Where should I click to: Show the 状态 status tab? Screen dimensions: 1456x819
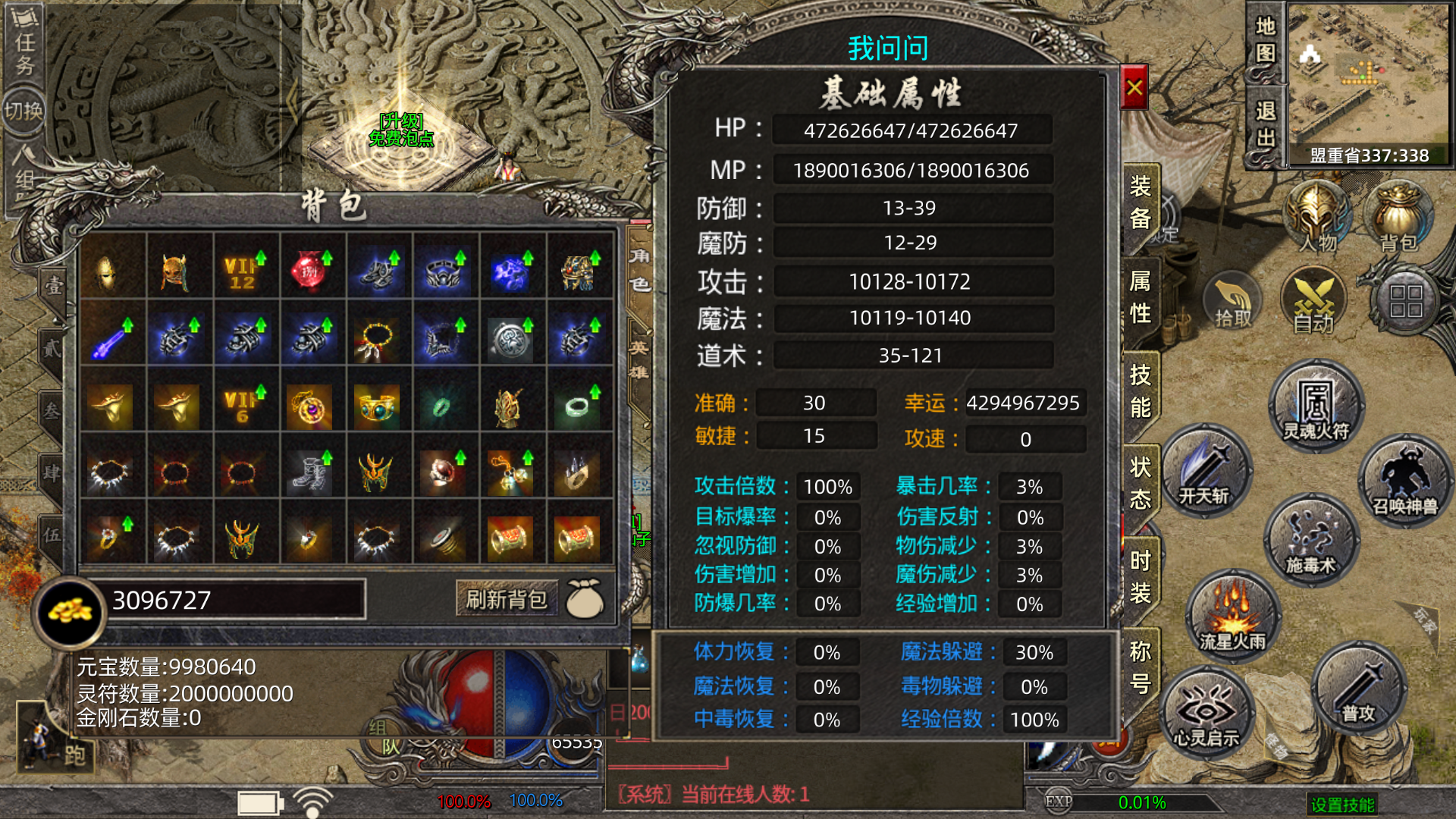[1140, 483]
